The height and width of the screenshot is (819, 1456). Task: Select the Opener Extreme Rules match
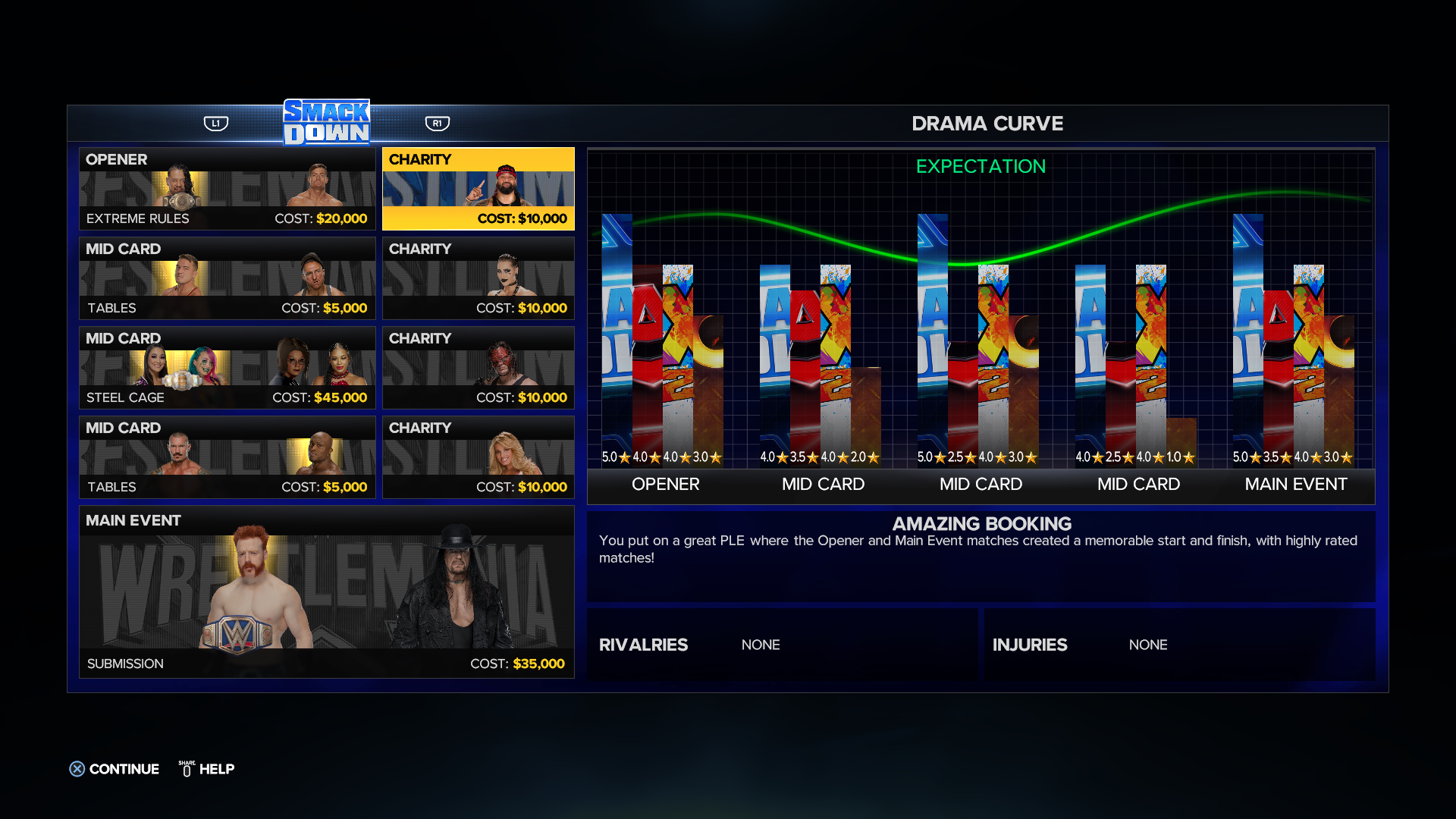pyautogui.click(x=227, y=189)
